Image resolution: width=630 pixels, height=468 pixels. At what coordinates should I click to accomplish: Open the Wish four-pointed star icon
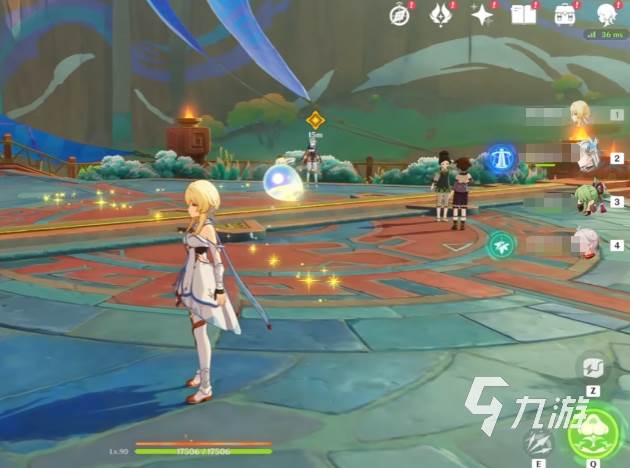[x=483, y=15]
